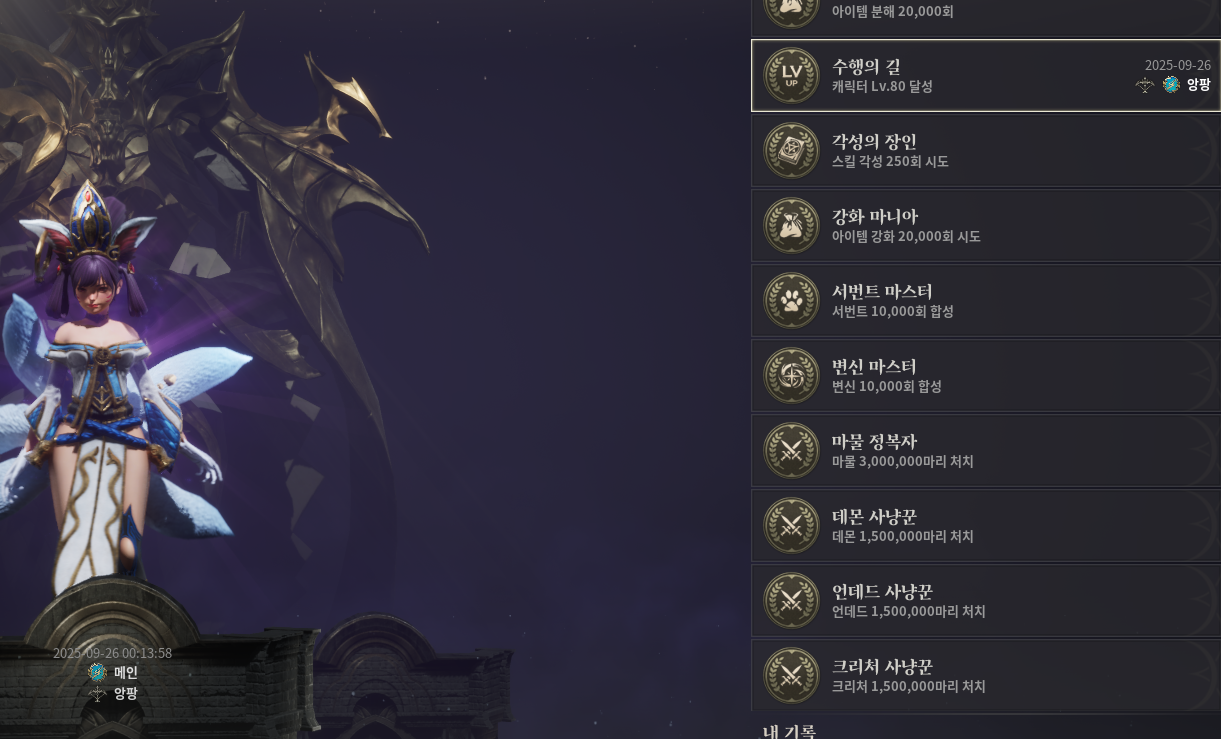
Task: Select the 서번트 마스터 achievement
Action: [x=985, y=301]
